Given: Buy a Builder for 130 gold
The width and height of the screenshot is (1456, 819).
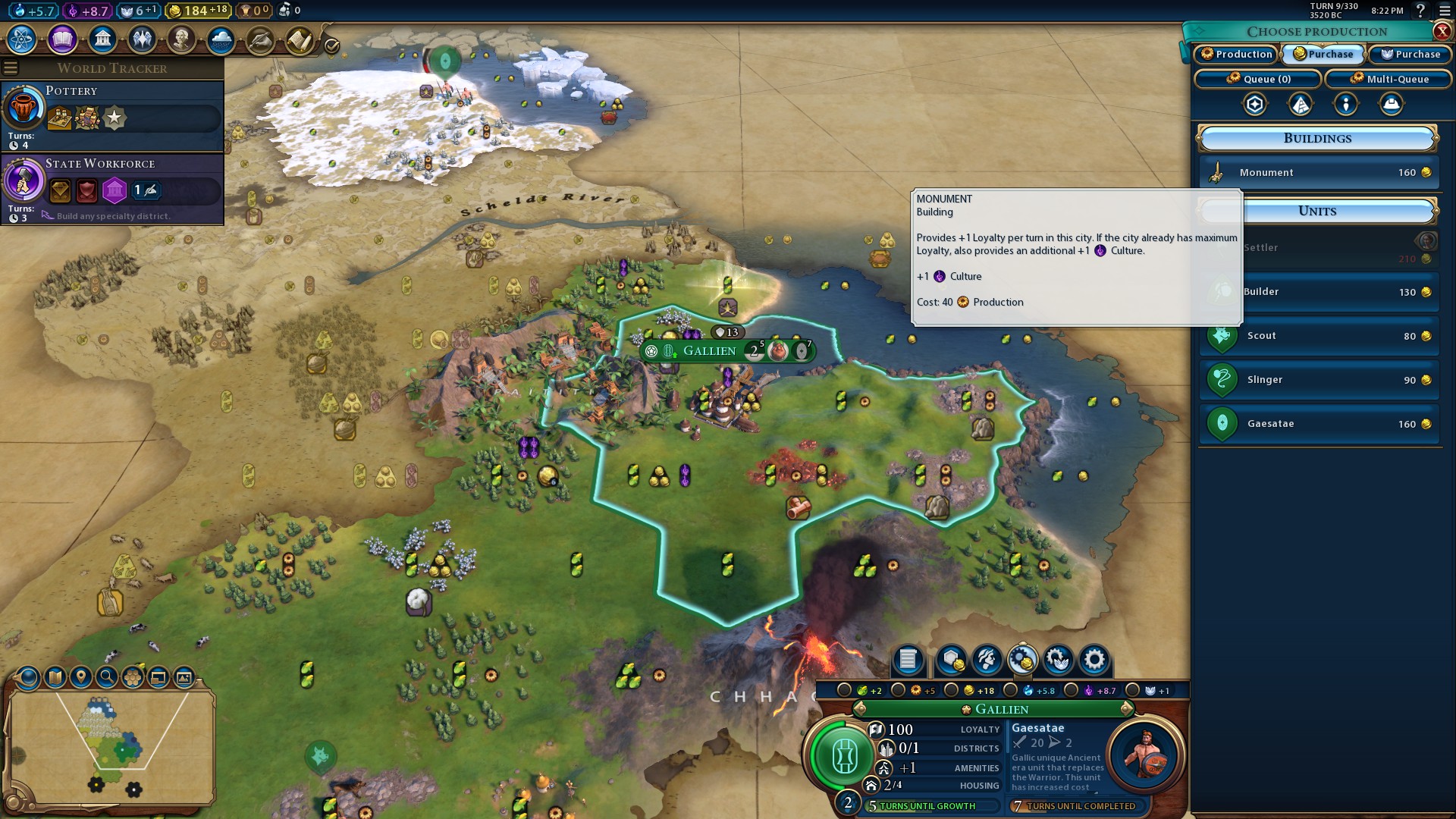Looking at the screenshot, I should (1319, 292).
